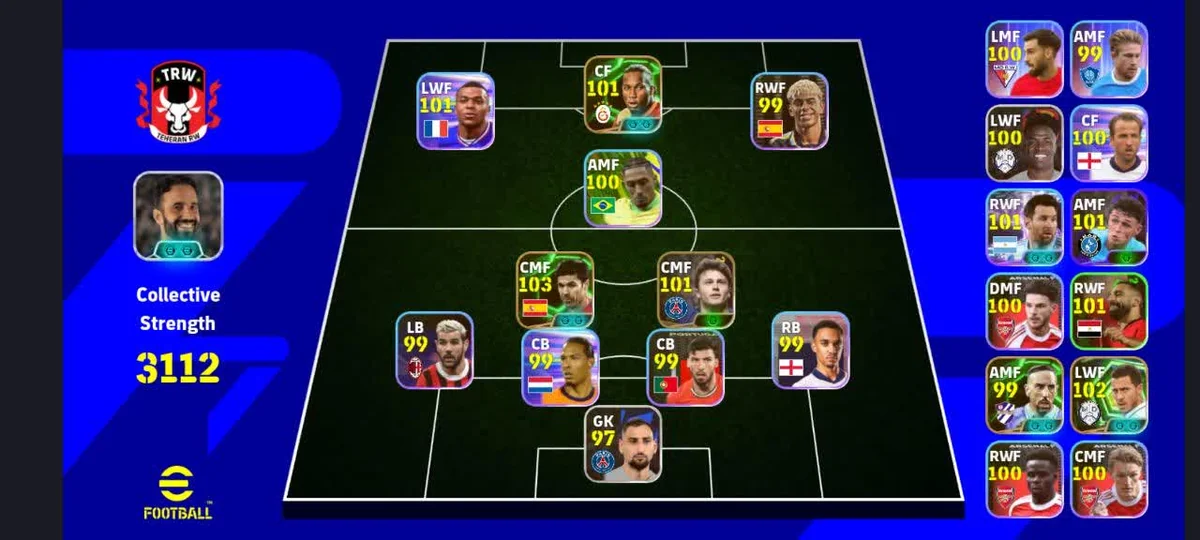Viewport: 1200px width, 540px height.
Task: Select the RWF 99 Spain winger card
Action: click(790, 111)
